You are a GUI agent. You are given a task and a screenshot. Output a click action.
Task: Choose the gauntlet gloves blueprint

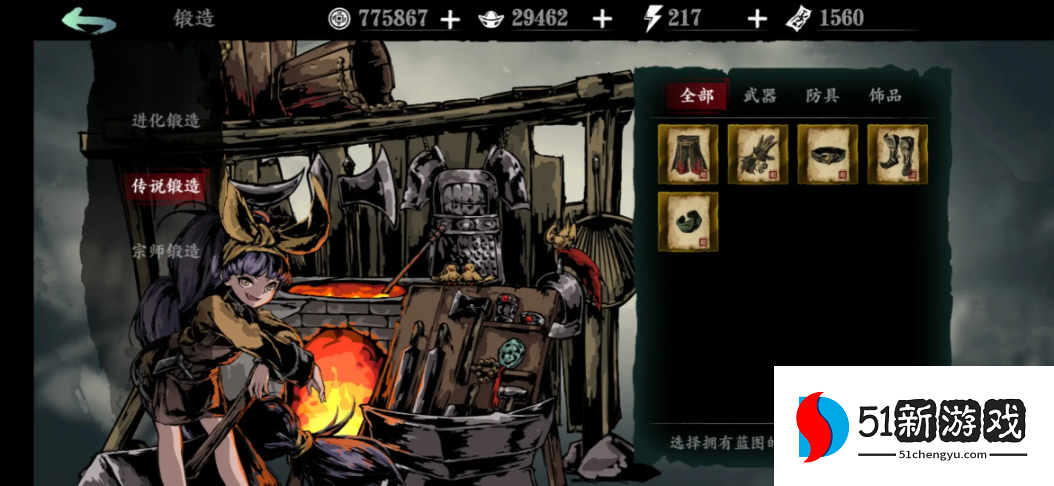pyautogui.click(x=758, y=154)
